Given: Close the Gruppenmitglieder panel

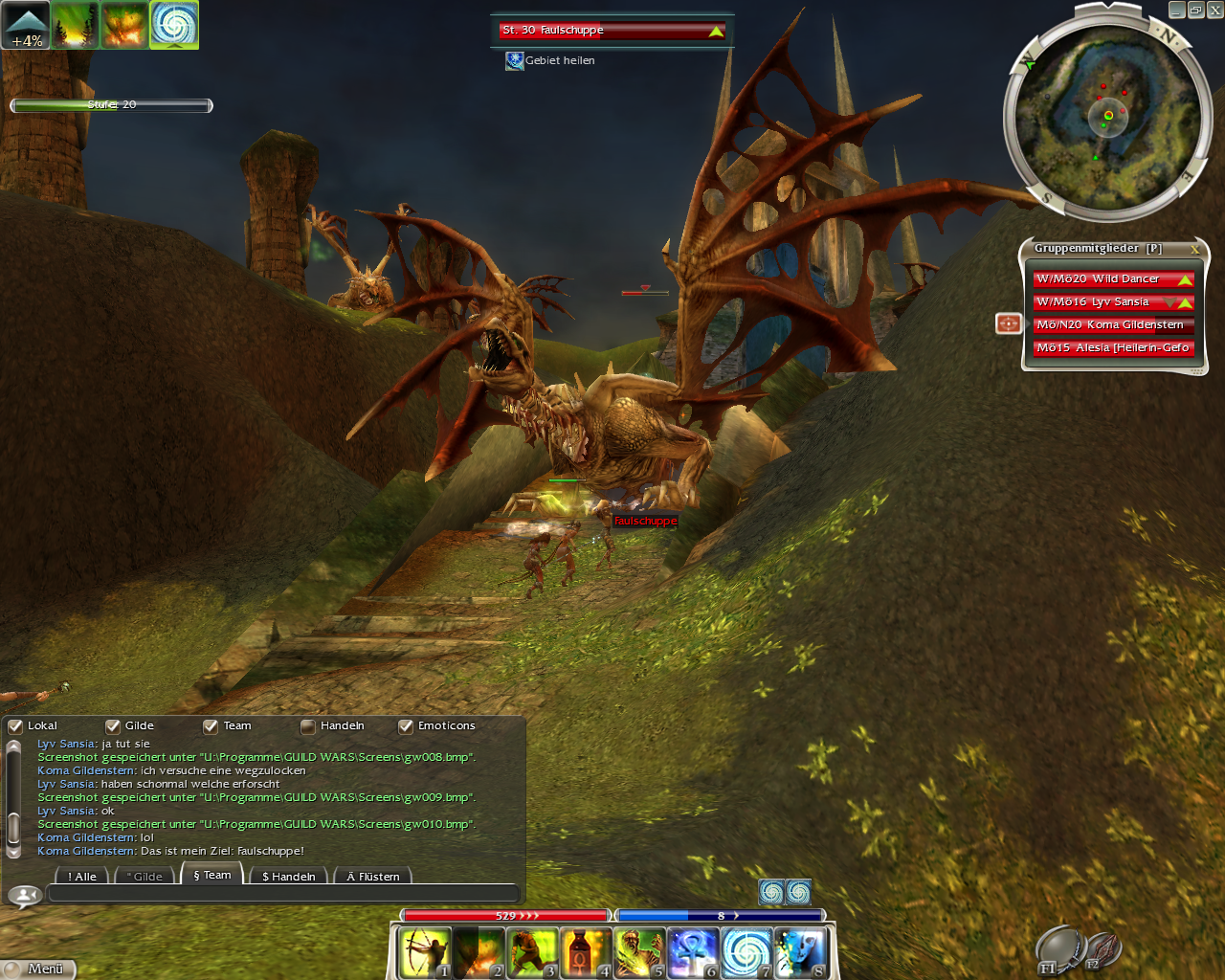Looking at the screenshot, I should pyautogui.click(x=1194, y=249).
